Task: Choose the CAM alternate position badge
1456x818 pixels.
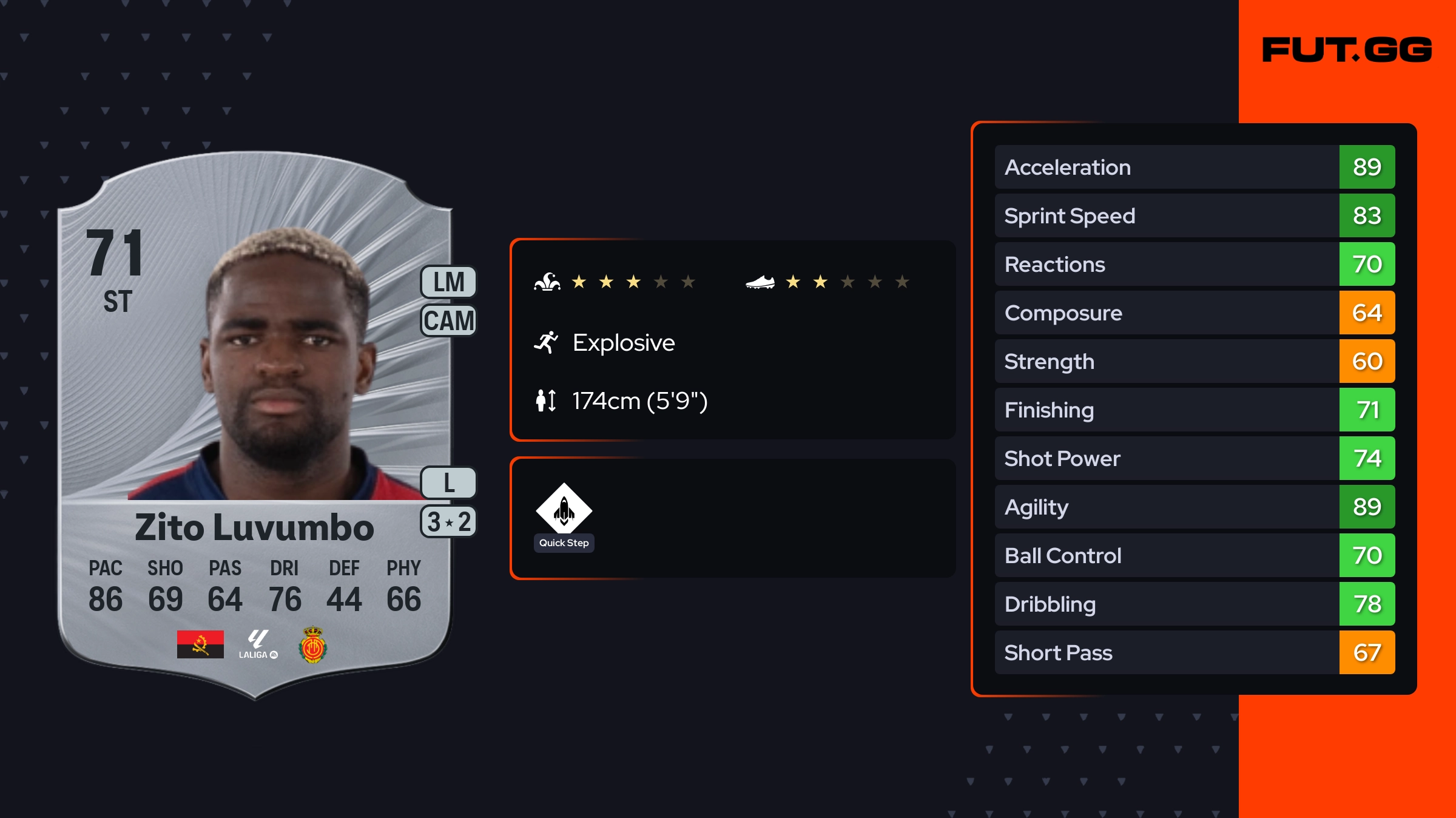Action: point(449,320)
